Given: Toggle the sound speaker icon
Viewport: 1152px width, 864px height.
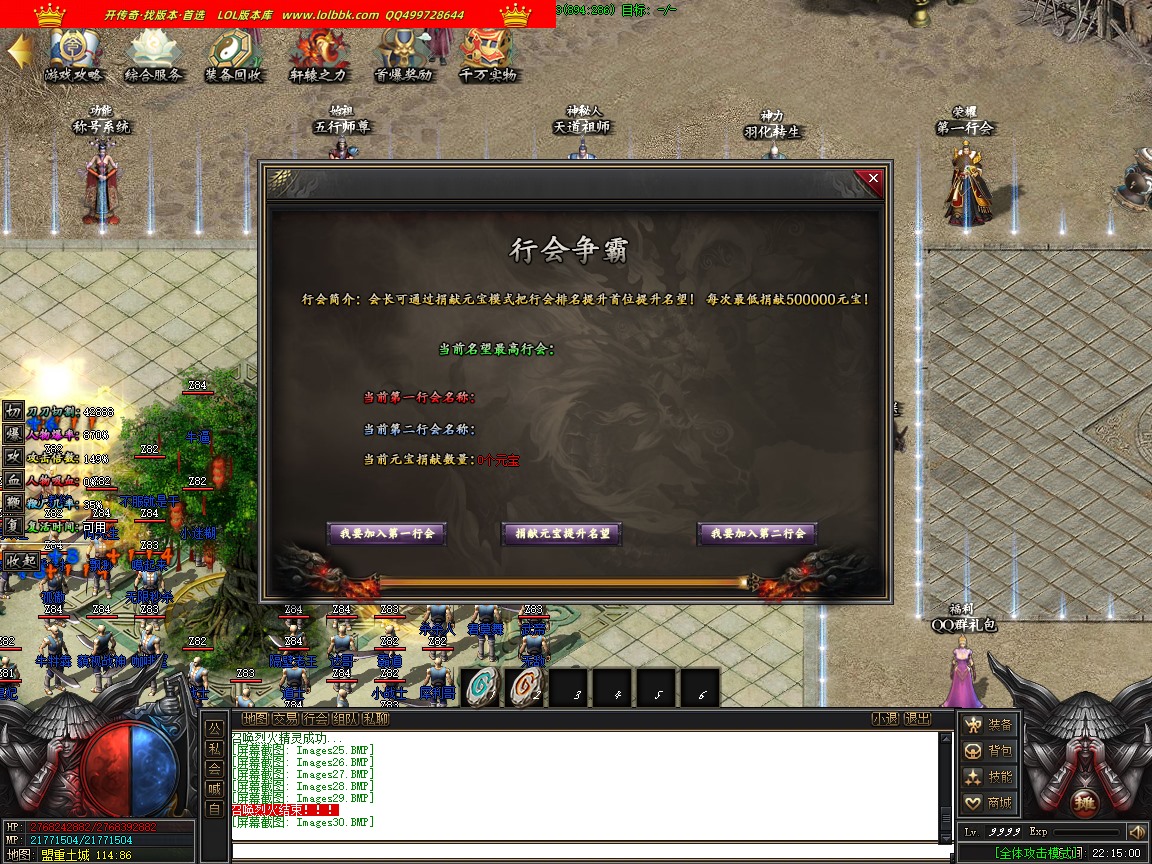Looking at the screenshot, I should click(x=1137, y=832).
